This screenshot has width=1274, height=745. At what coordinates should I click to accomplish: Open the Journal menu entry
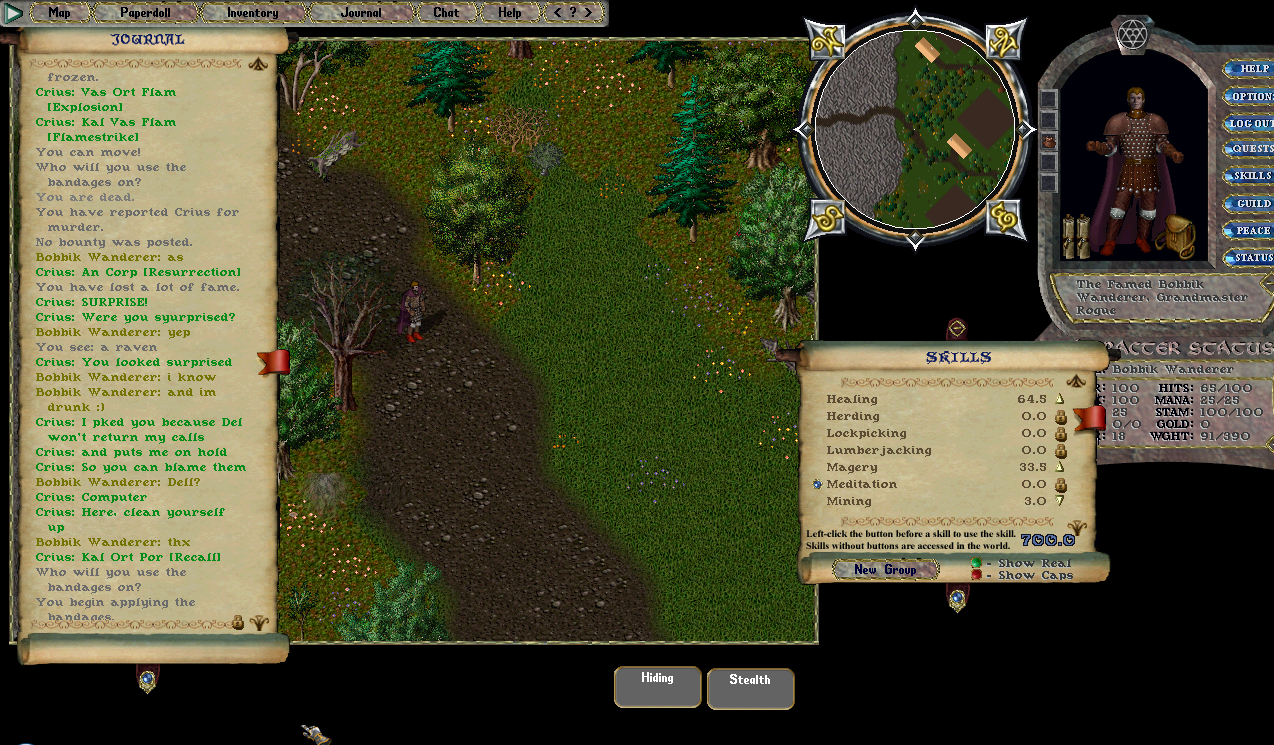point(361,13)
